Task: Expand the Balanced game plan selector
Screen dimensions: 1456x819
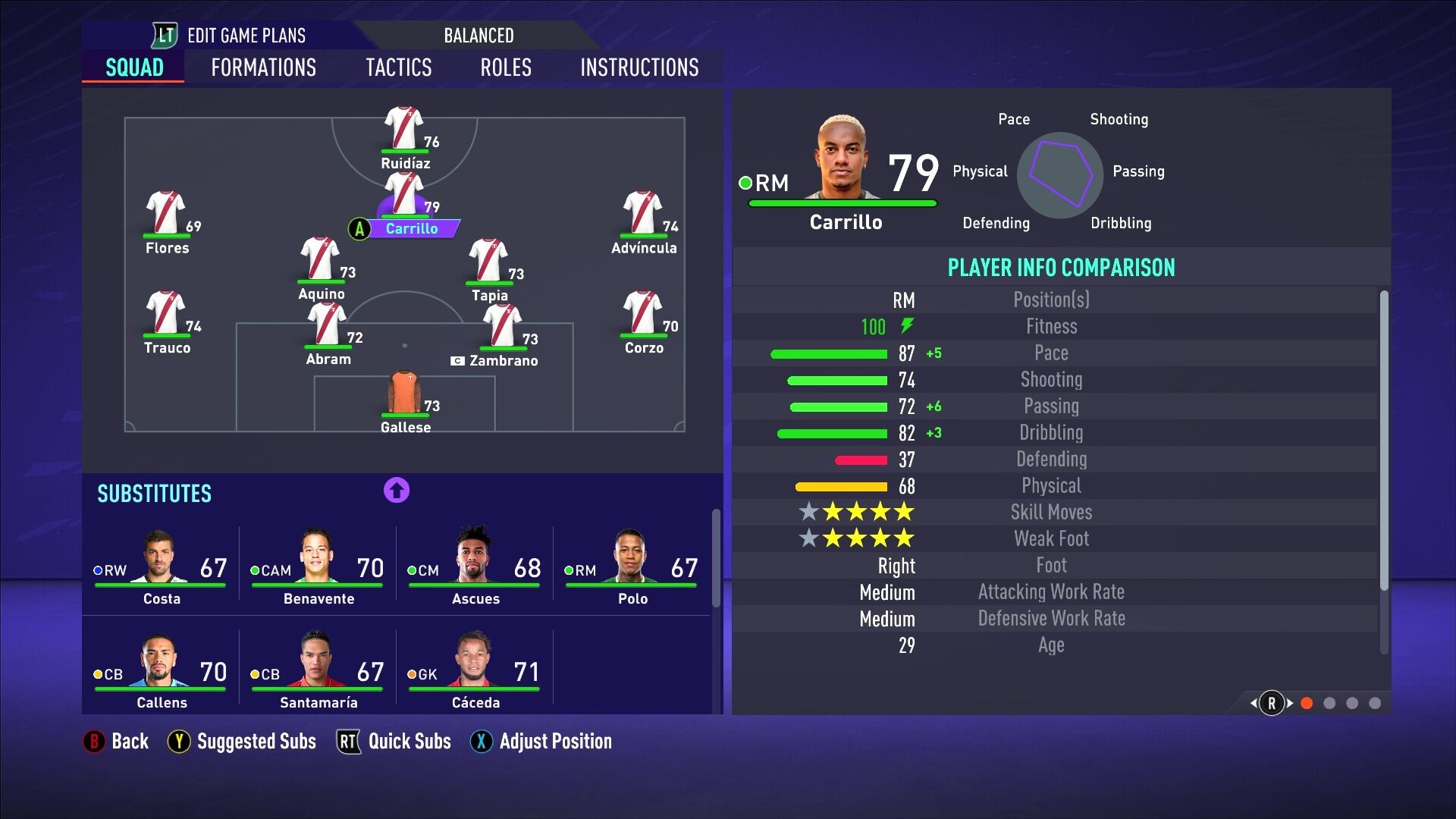Action: click(479, 35)
